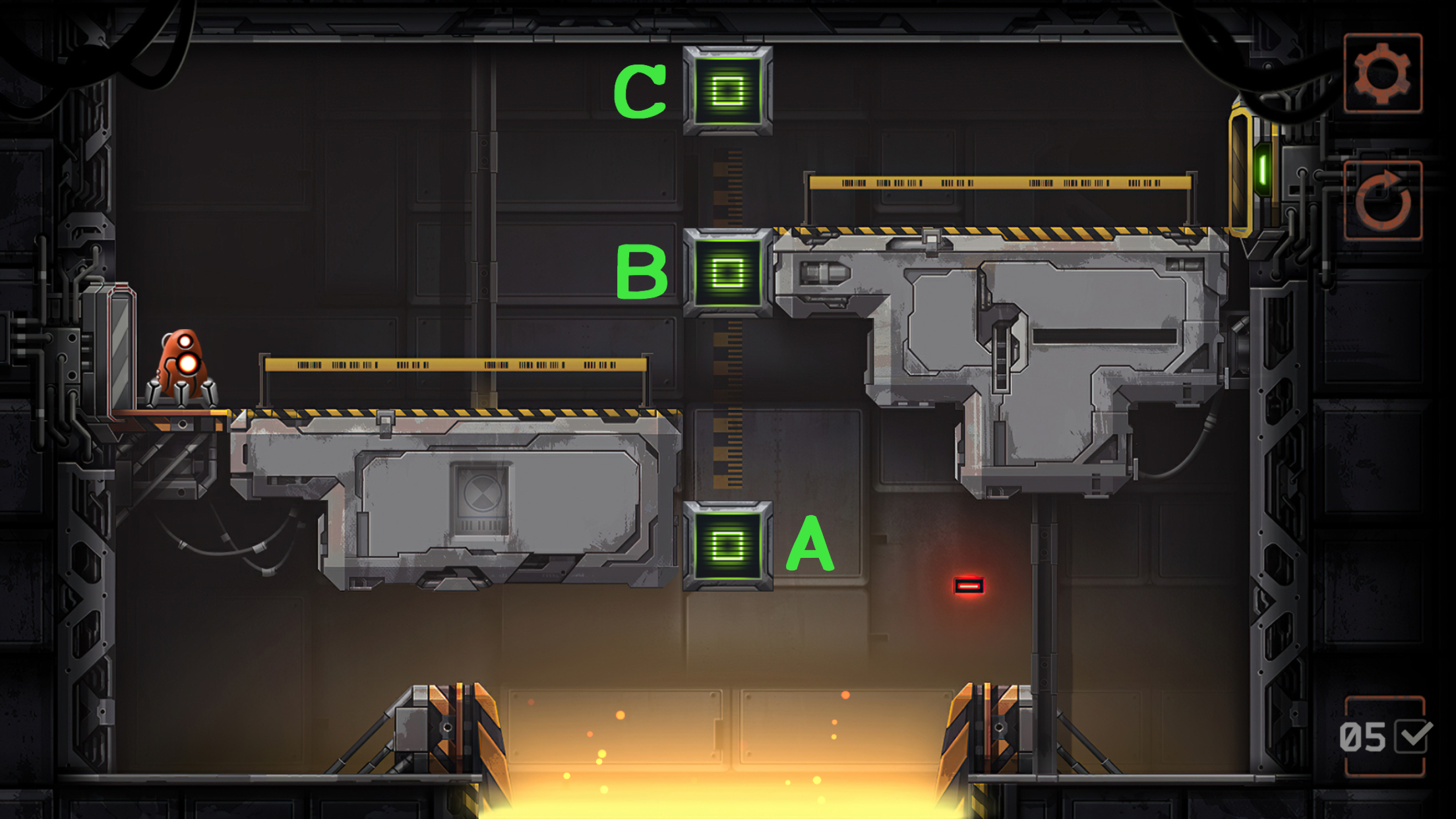Activate the green block labeled B

click(x=727, y=272)
